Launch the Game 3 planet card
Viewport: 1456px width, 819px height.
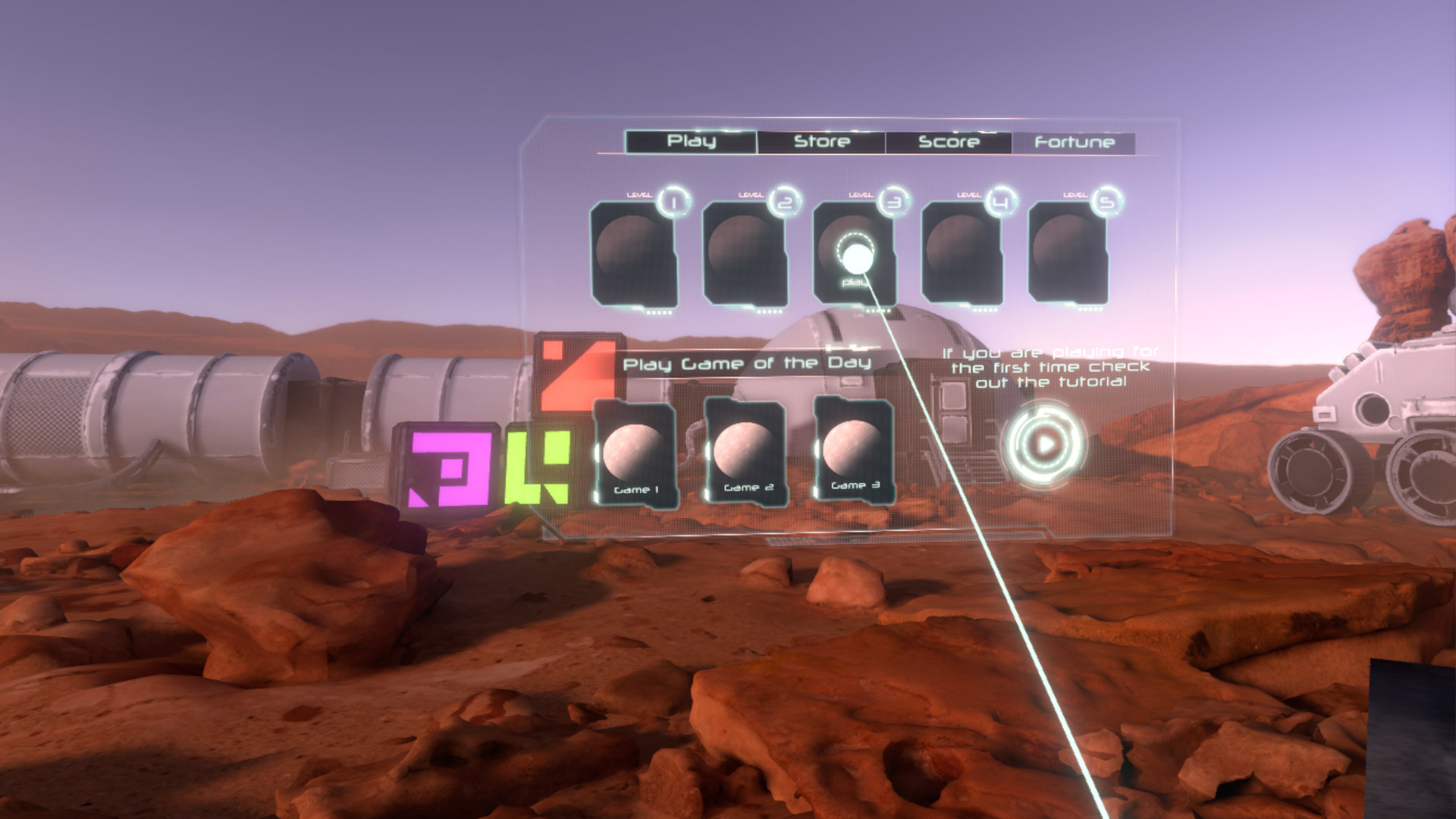(854, 450)
